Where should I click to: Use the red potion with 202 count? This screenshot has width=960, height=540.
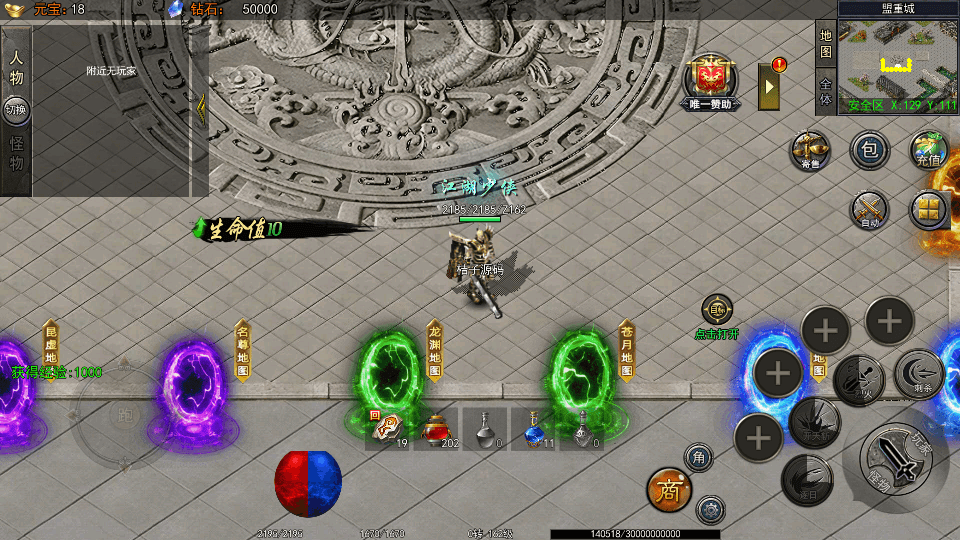pos(437,429)
